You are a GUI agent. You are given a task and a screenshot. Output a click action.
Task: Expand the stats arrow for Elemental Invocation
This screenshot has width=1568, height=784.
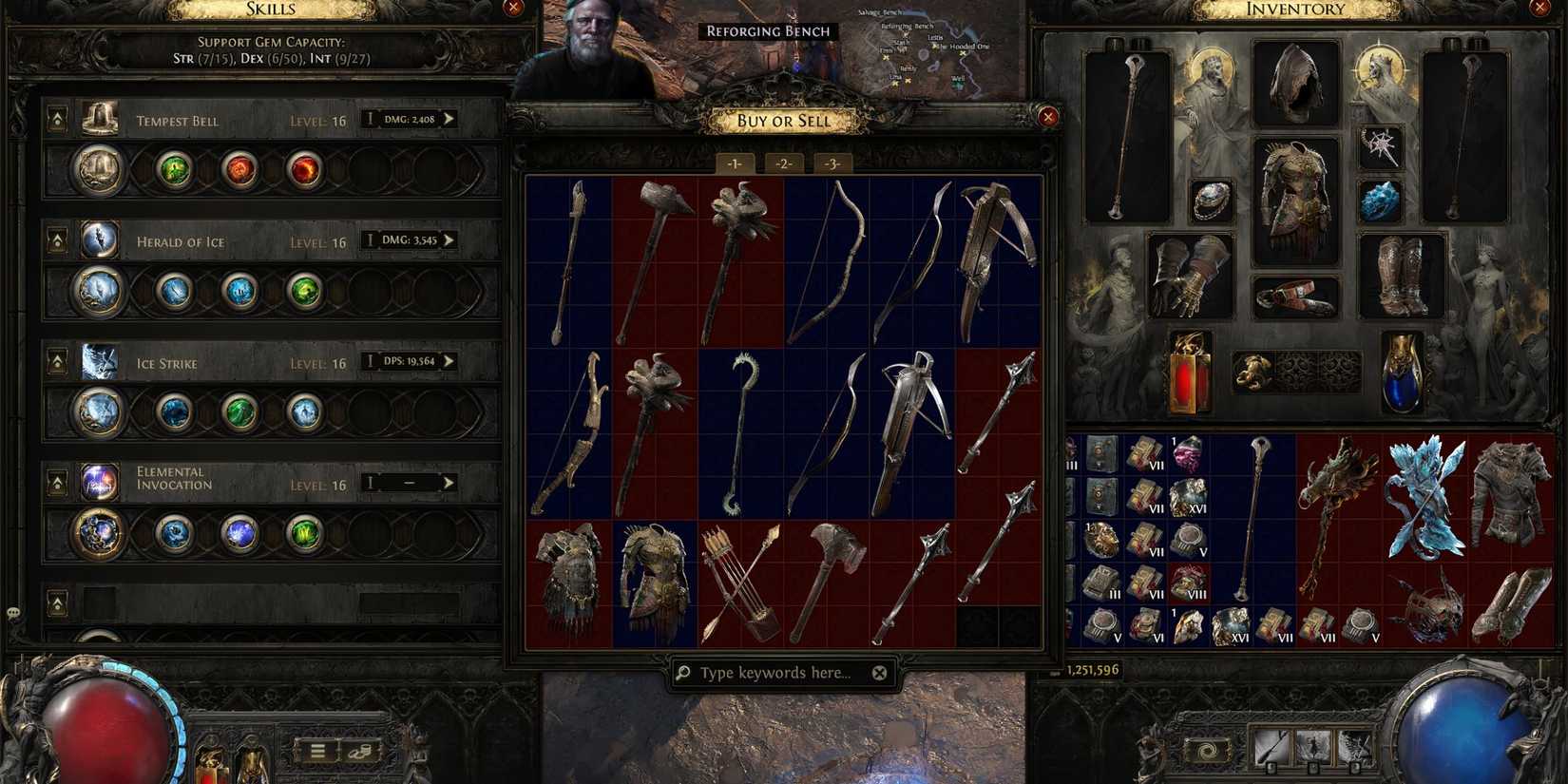pos(448,482)
